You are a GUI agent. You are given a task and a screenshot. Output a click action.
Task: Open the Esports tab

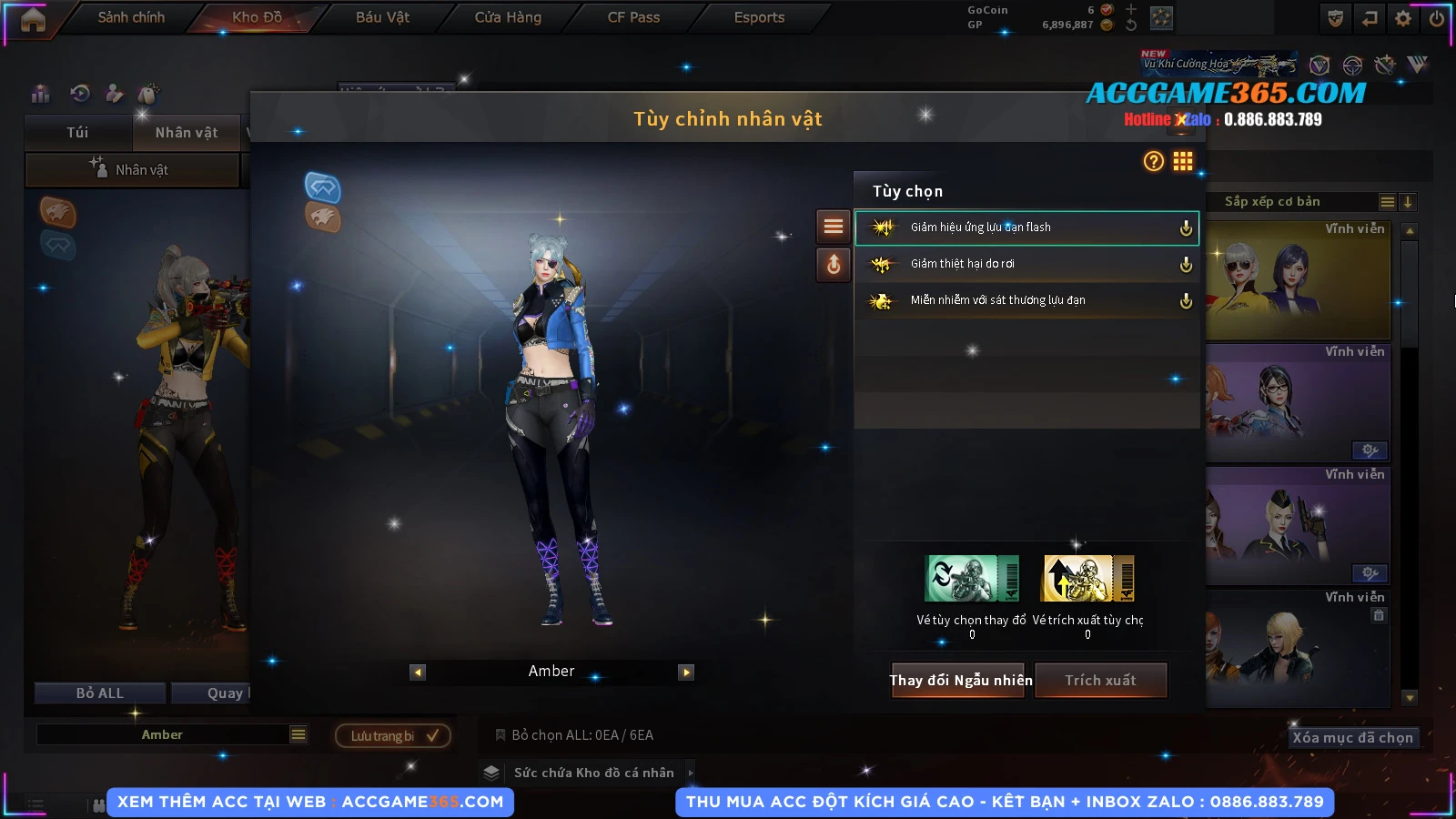point(759,17)
